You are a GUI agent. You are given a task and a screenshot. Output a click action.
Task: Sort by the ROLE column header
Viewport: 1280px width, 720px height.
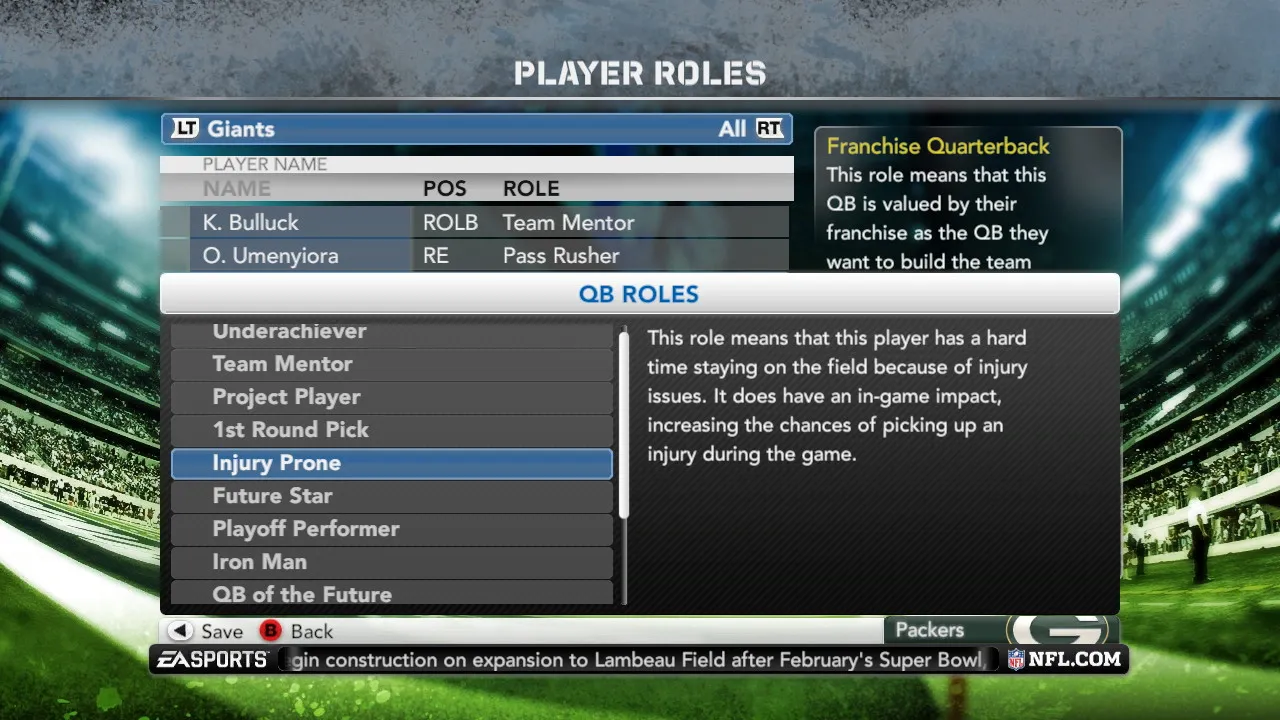(531, 188)
